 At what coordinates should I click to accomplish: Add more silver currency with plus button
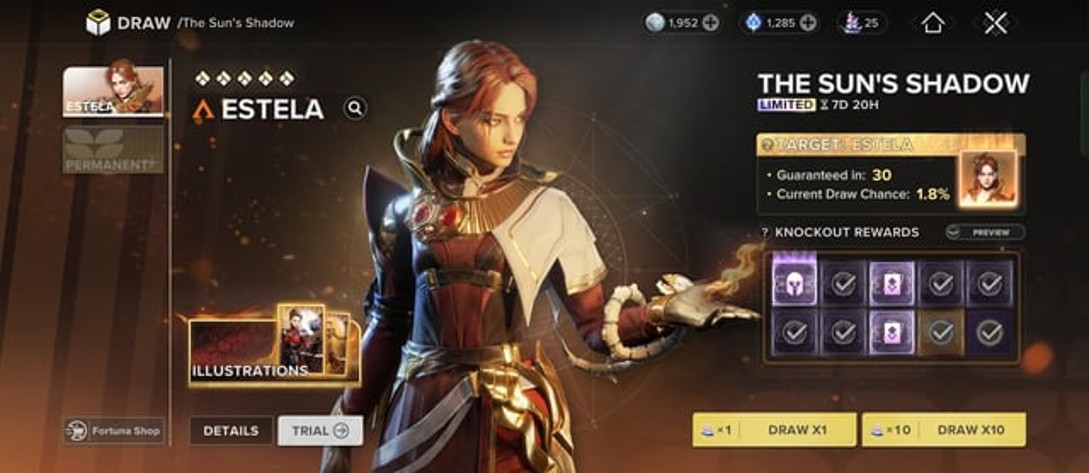click(710, 23)
